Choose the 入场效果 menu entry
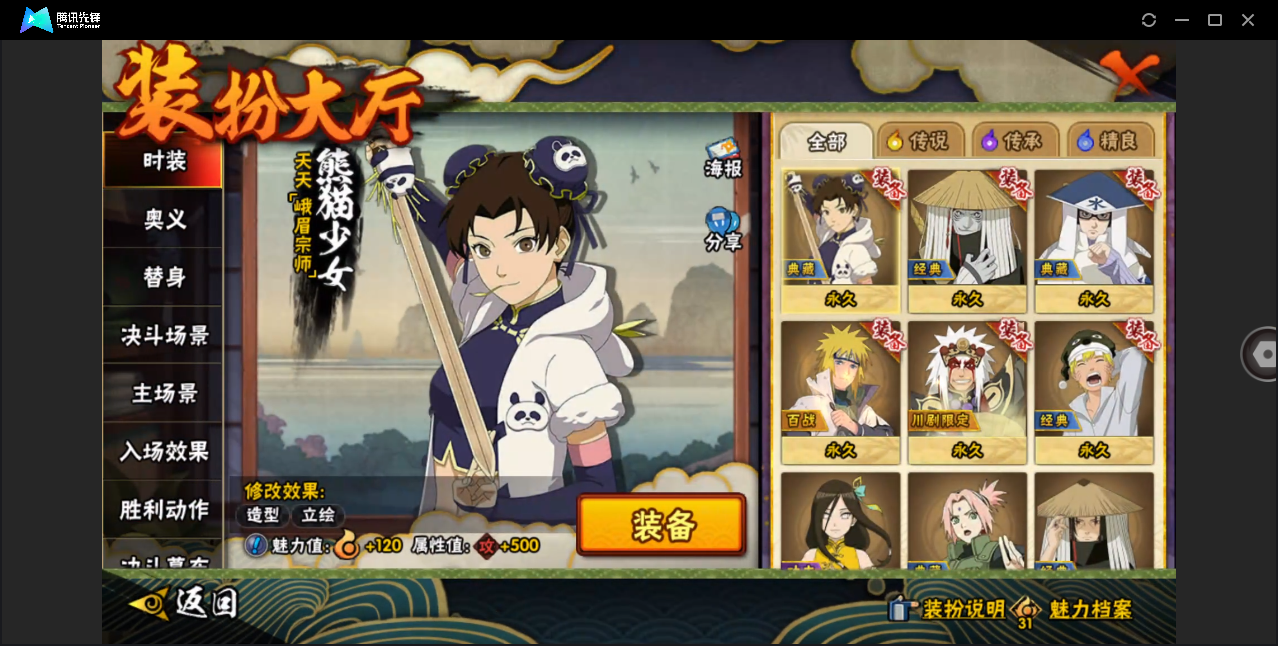The height and width of the screenshot is (646, 1278). (163, 451)
